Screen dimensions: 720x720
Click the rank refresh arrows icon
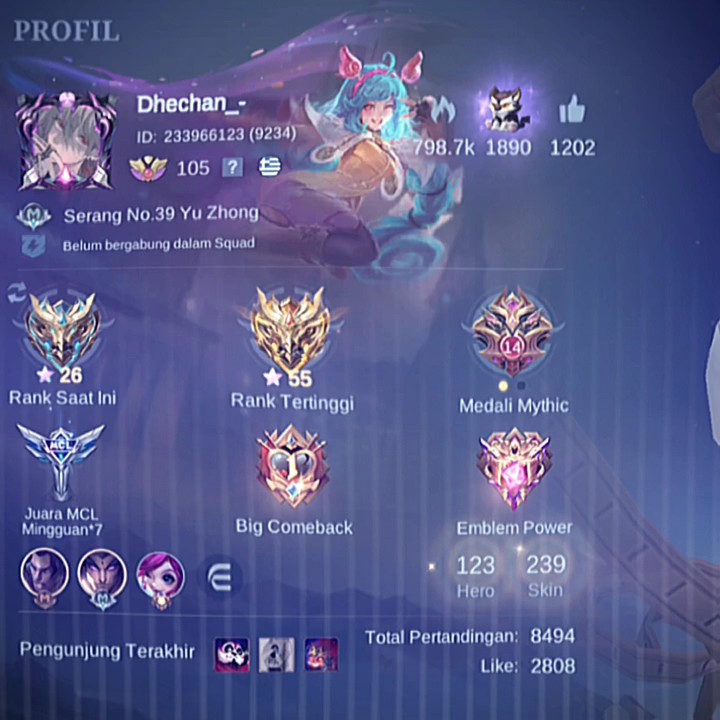pyautogui.click(x=17, y=291)
